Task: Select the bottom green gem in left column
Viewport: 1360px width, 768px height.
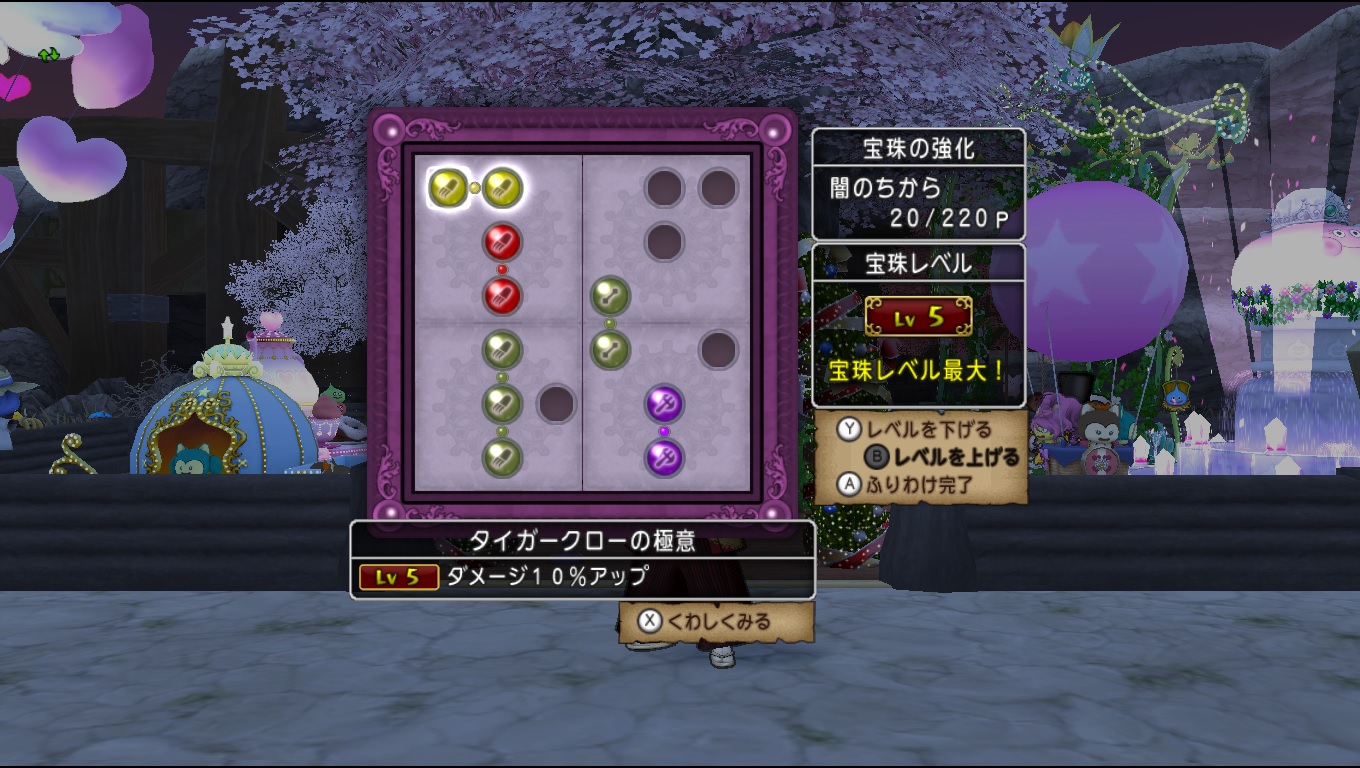Action: (502, 457)
